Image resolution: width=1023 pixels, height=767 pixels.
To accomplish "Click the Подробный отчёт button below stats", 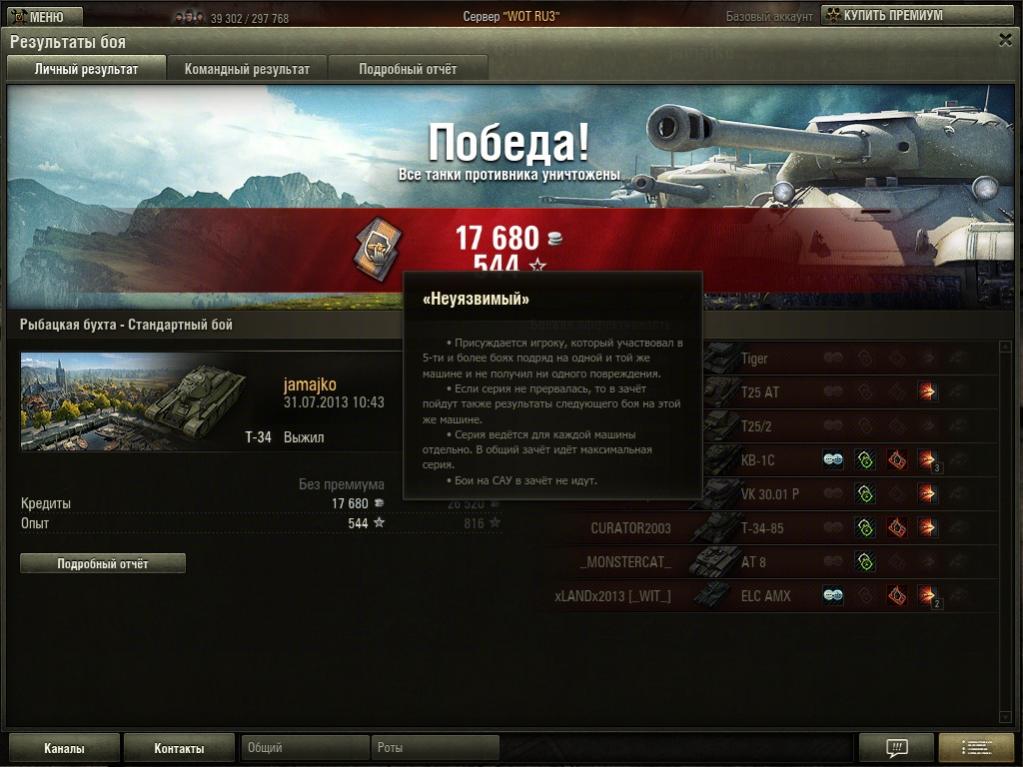I will [103, 564].
